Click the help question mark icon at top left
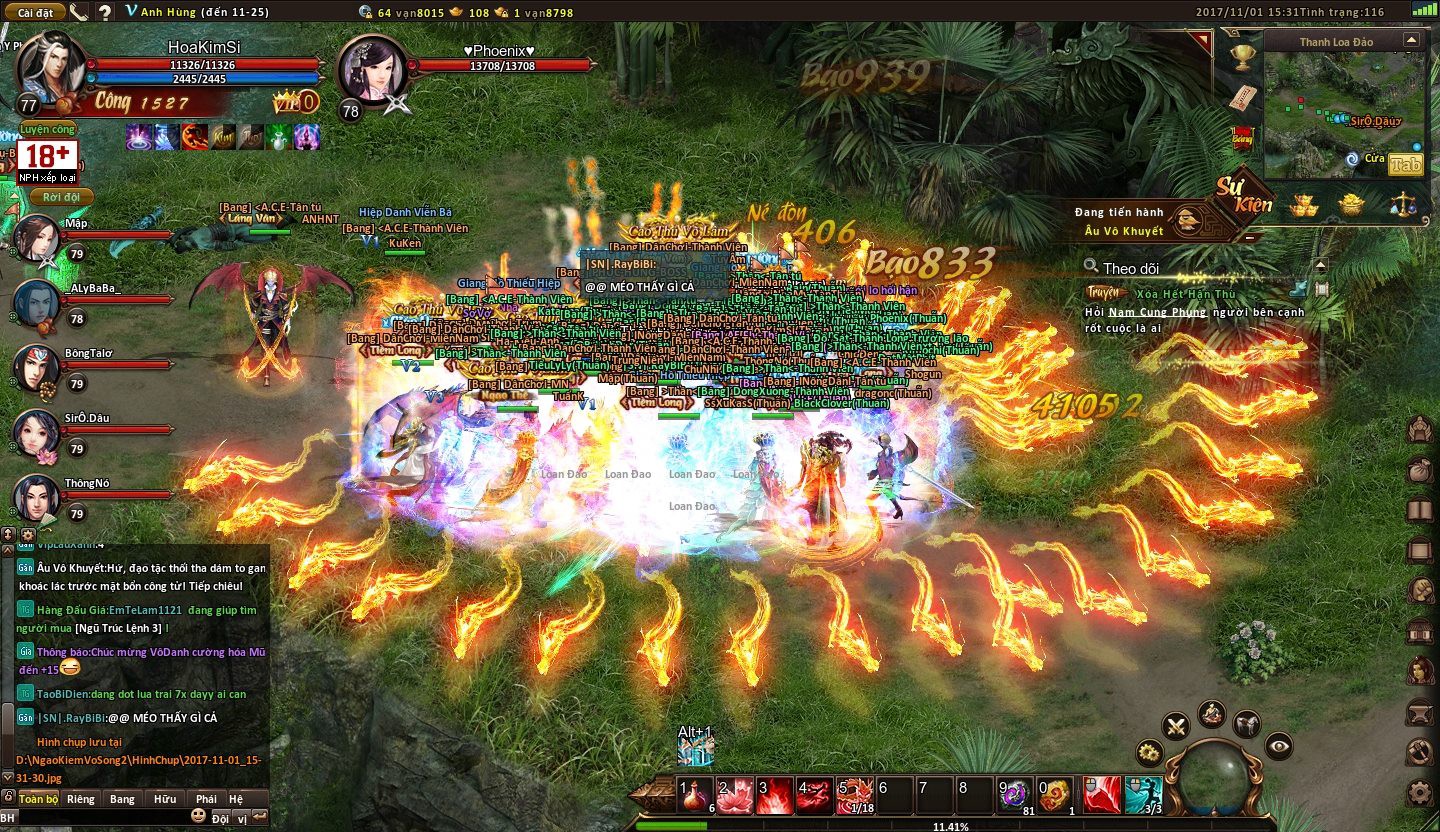 [x=103, y=12]
